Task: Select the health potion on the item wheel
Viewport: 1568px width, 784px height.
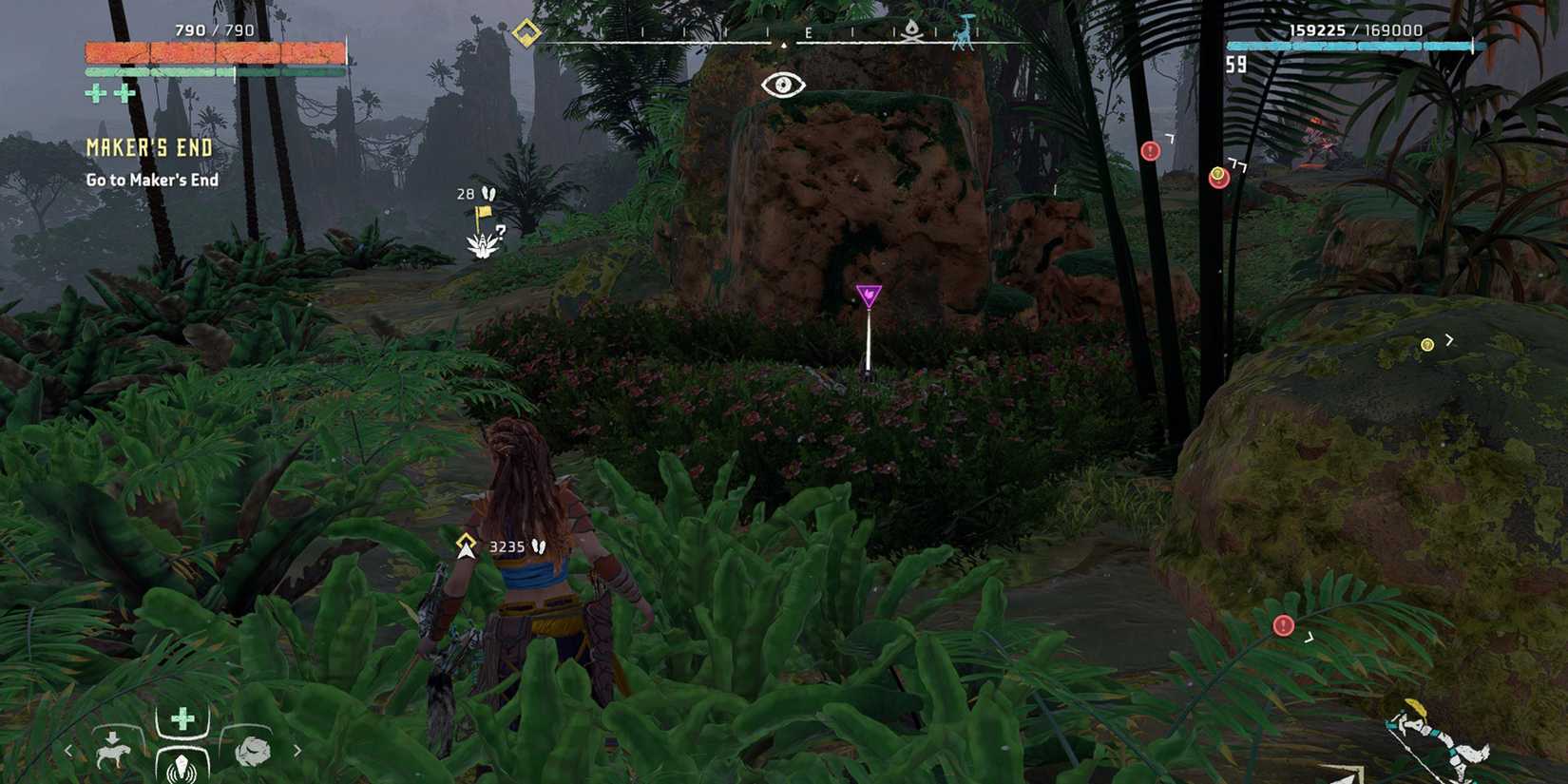Action: click(x=181, y=719)
